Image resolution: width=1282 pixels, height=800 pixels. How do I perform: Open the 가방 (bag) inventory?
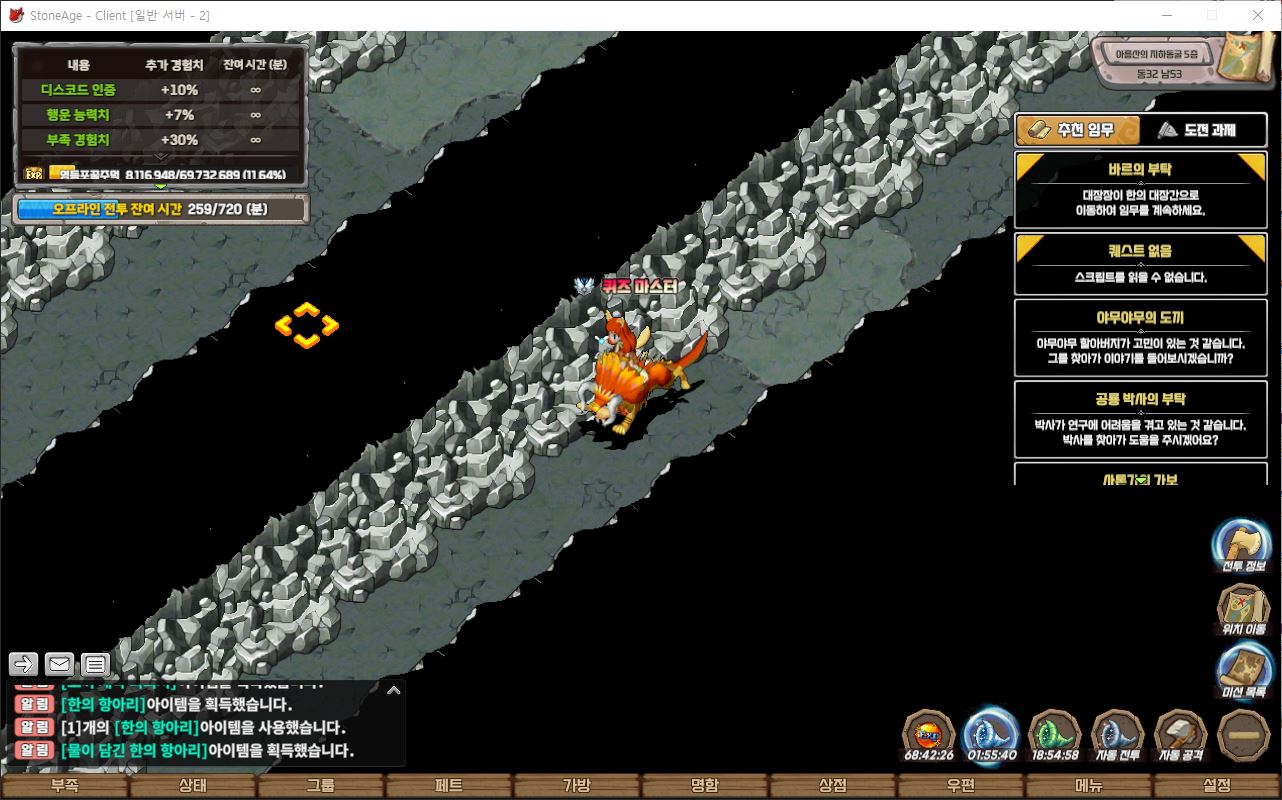point(576,786)
